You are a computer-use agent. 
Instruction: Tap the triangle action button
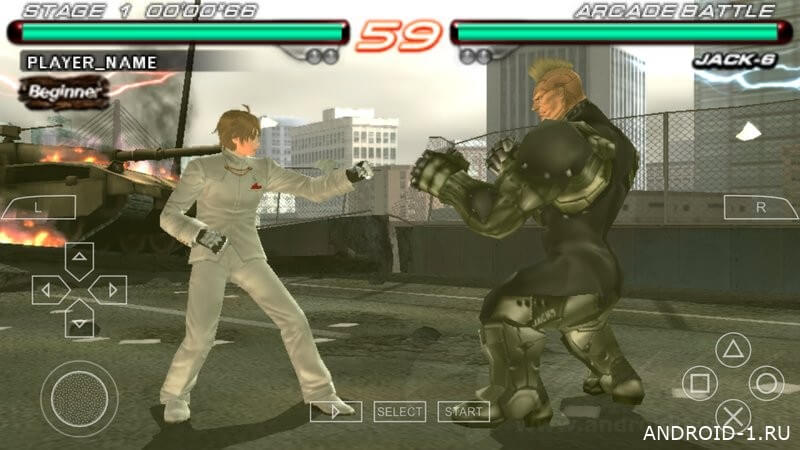pos(733,350)
